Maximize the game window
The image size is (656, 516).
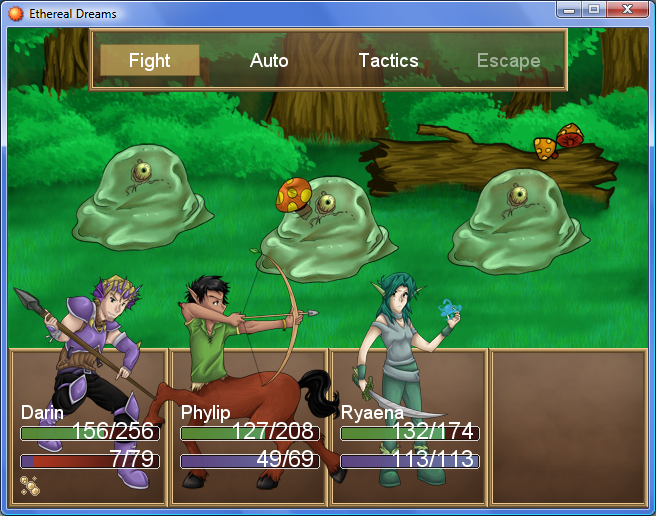[x=594, y=9]
